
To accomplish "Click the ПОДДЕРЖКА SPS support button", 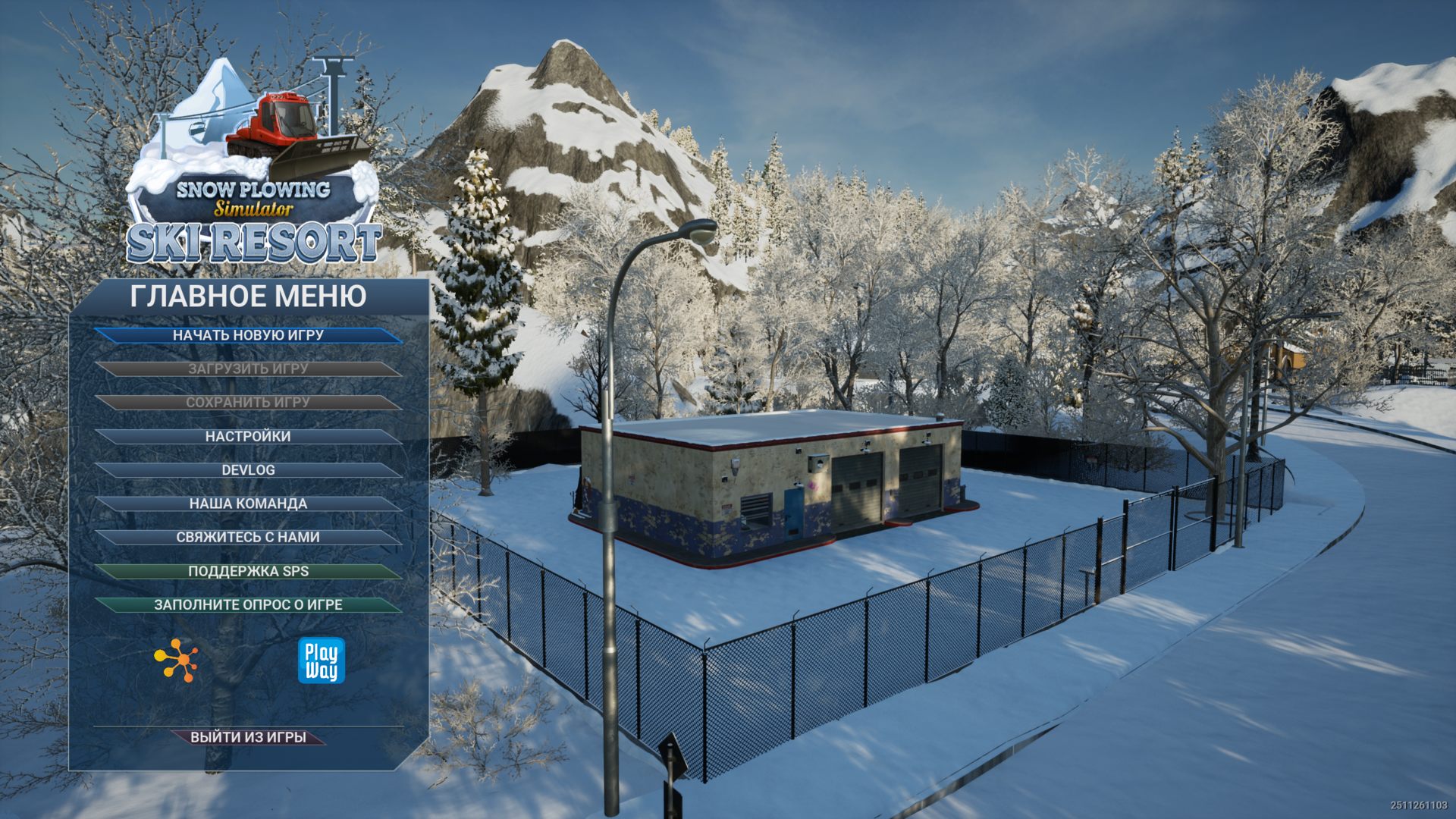I will pos(248,572).
